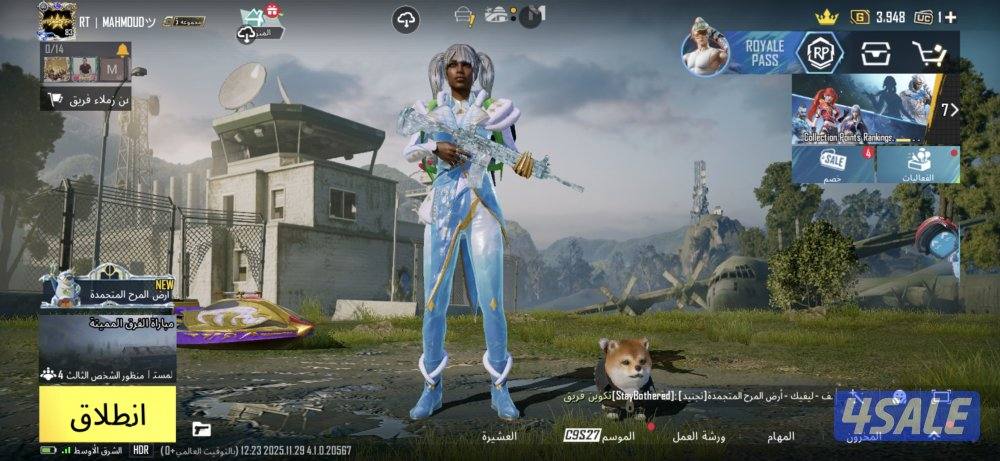Add UC with the plus button
1000x461 pixels.
pyautogui.click(x=950, y=17)
